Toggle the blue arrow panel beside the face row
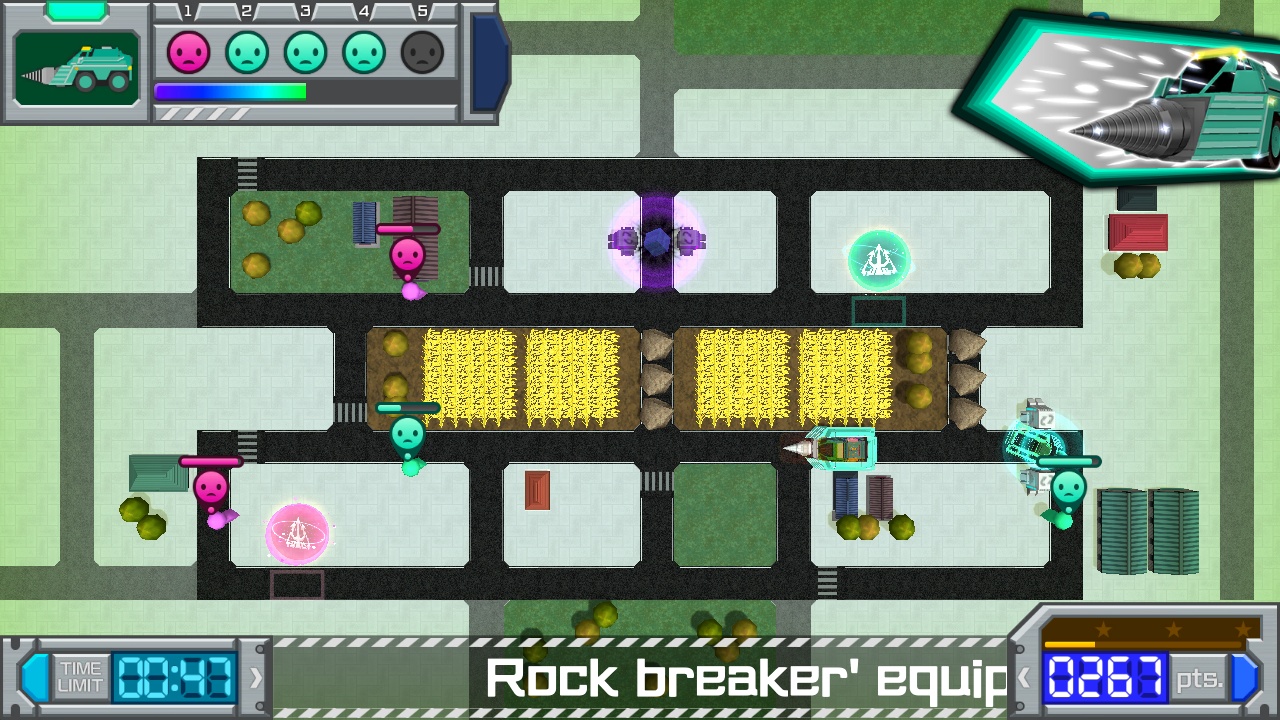1280x720 pixels. [487, 60]
